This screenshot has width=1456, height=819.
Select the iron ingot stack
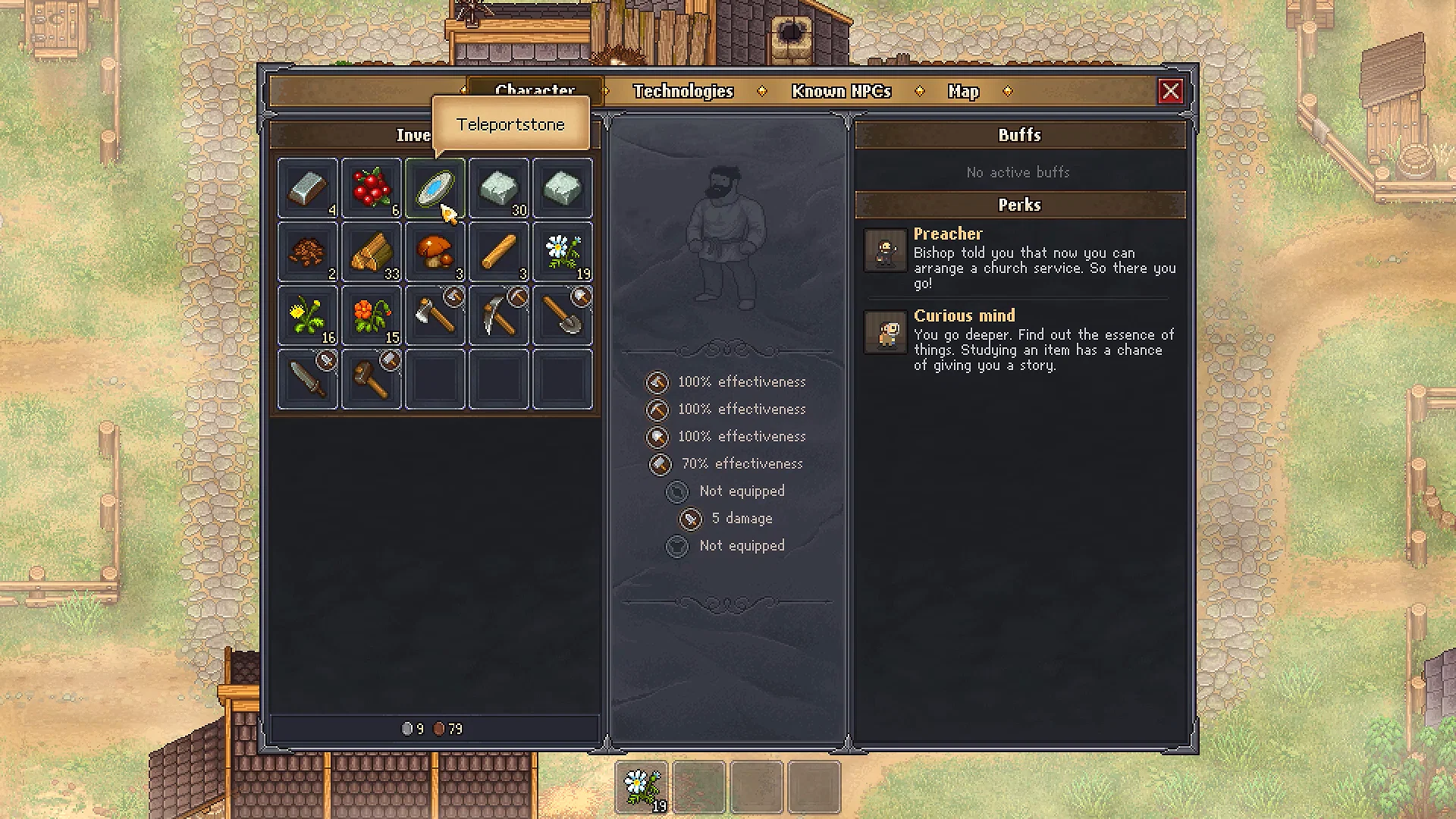(308, 188)
